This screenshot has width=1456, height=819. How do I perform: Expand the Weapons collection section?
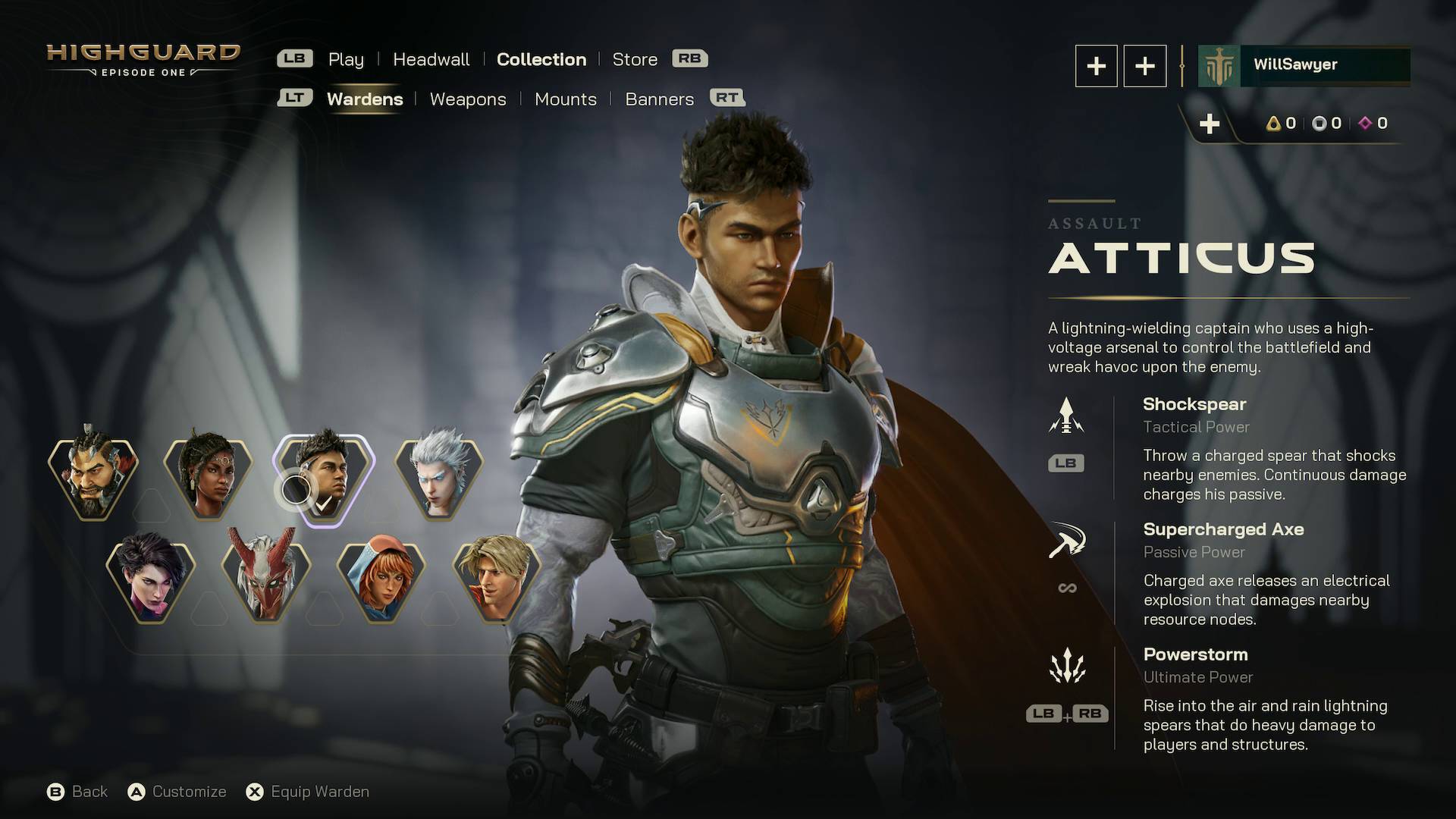pyautogui.click(x=468, y=99)
